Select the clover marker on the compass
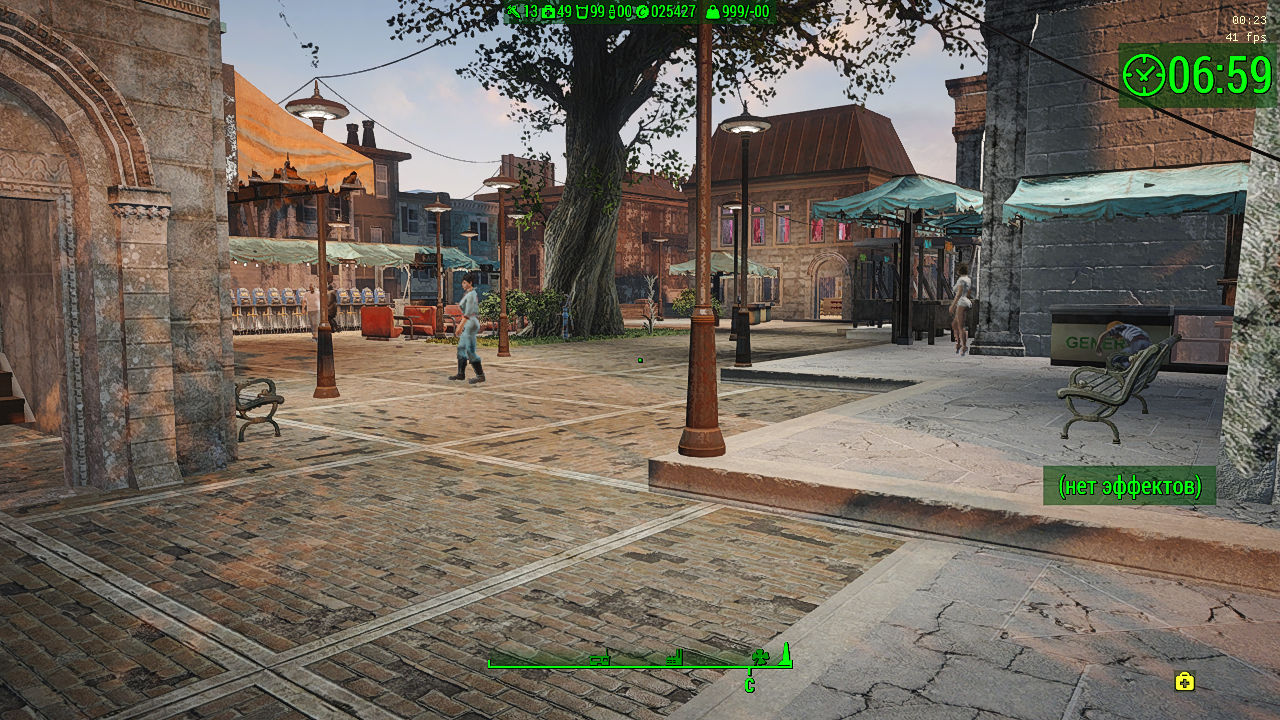 760,657
